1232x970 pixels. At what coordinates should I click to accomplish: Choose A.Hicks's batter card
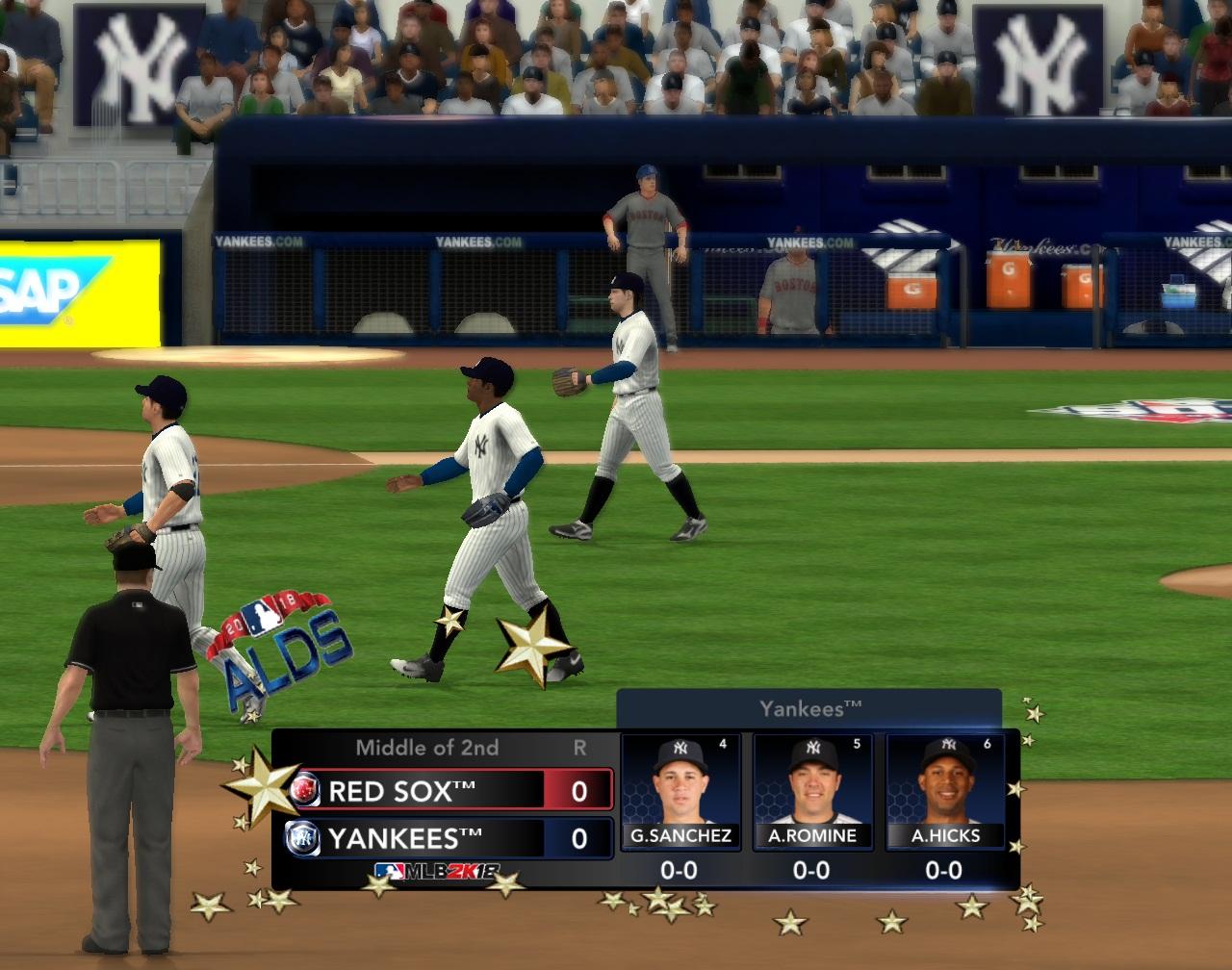point(945,792)
